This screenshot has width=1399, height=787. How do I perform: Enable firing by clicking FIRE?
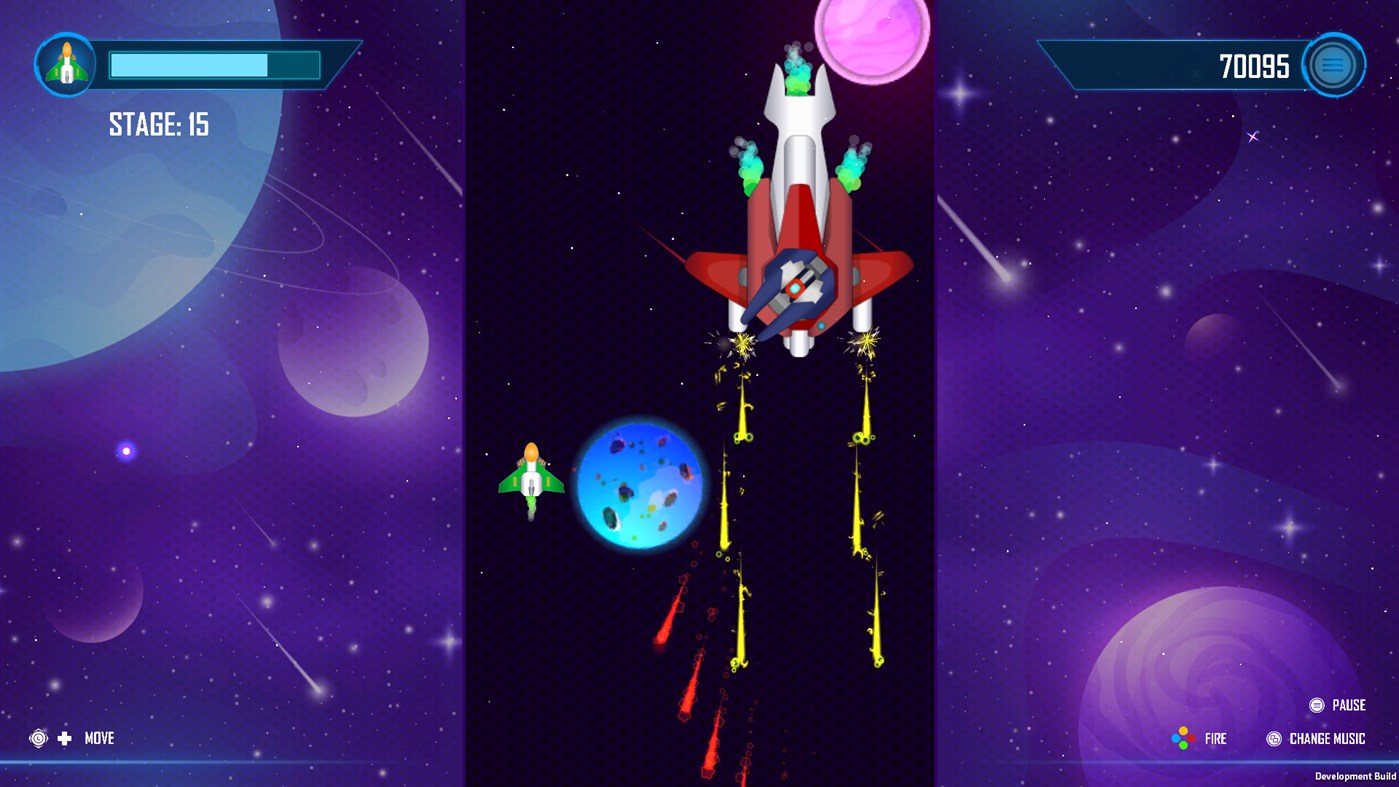pyautogui.click(x=1216, y=738)
